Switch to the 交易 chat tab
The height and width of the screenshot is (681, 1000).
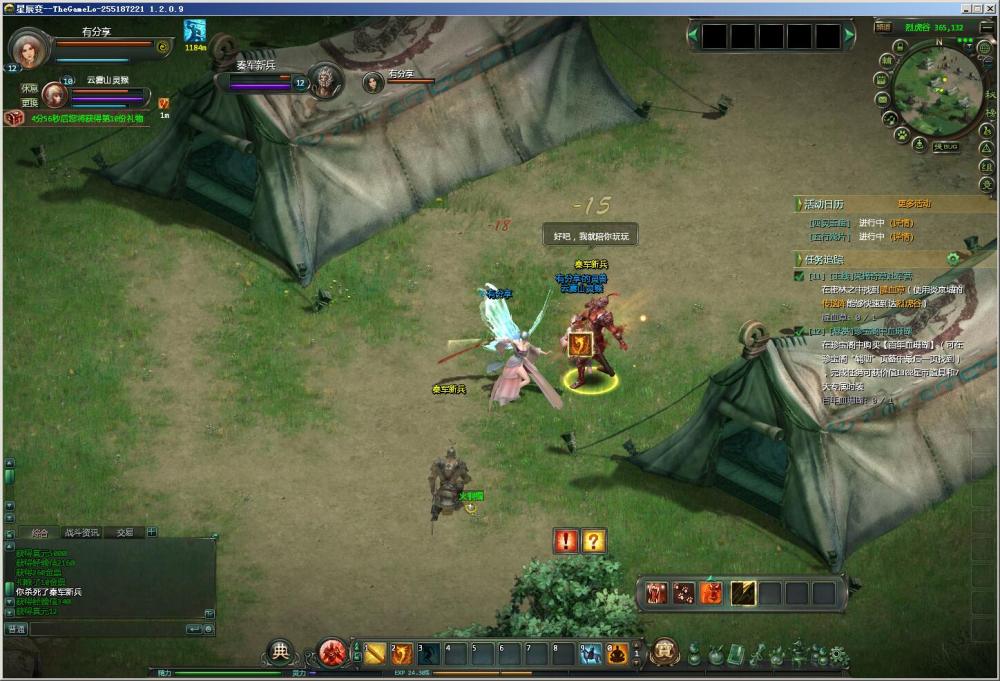(124, 532)
